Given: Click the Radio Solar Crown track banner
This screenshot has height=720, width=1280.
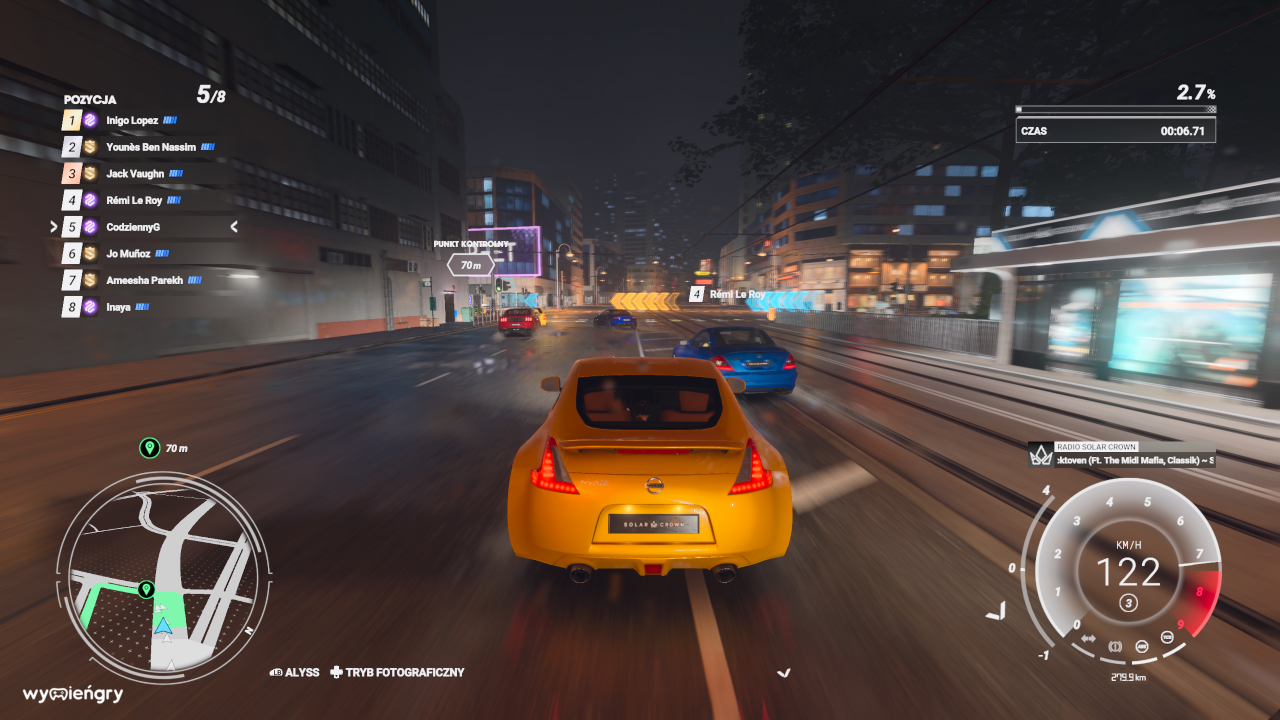Looking at the screenshot, I should click(1122, 455).
